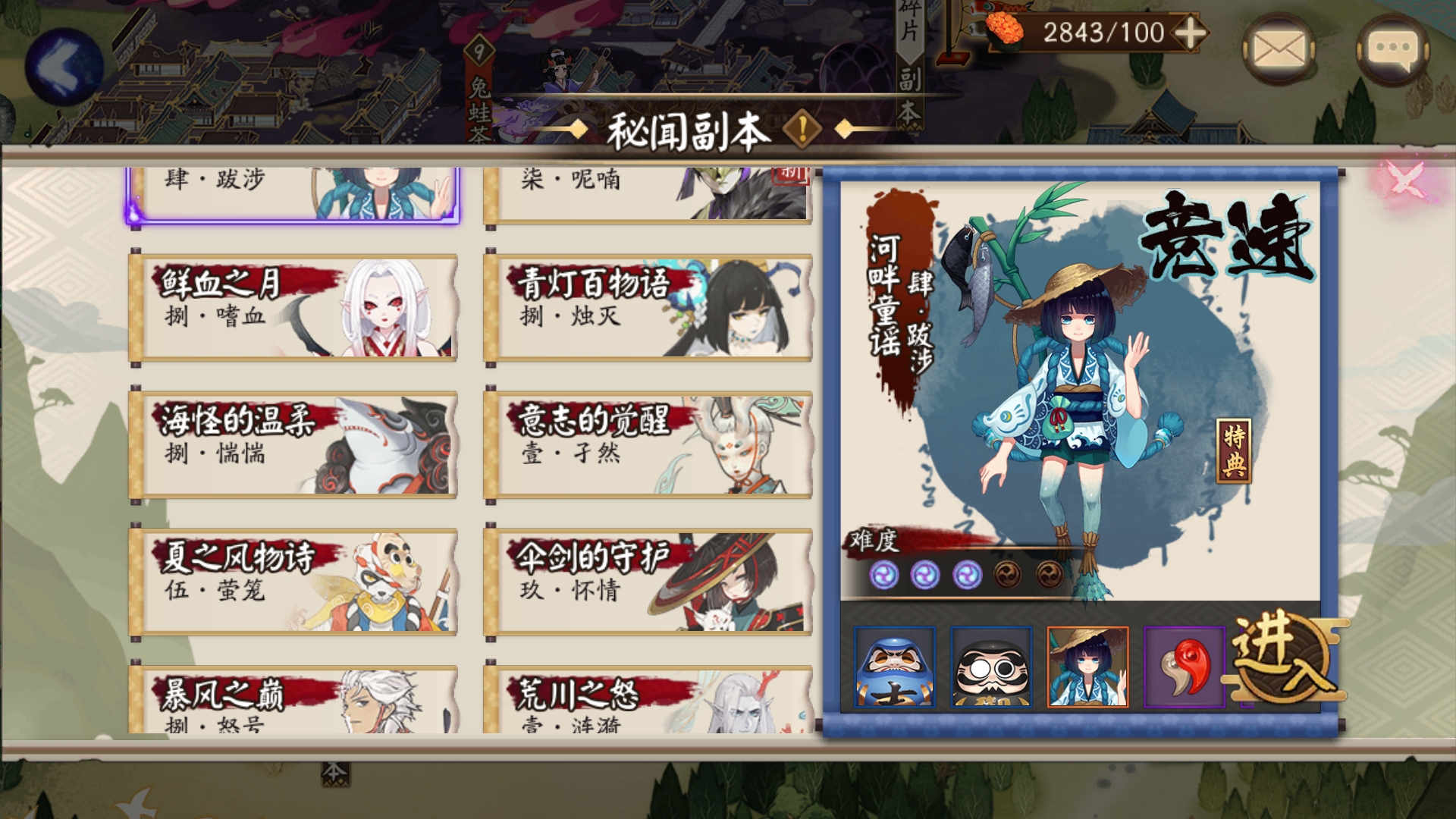Switch to the 碎片 tab
The image size is (1456, 819).
908,23
